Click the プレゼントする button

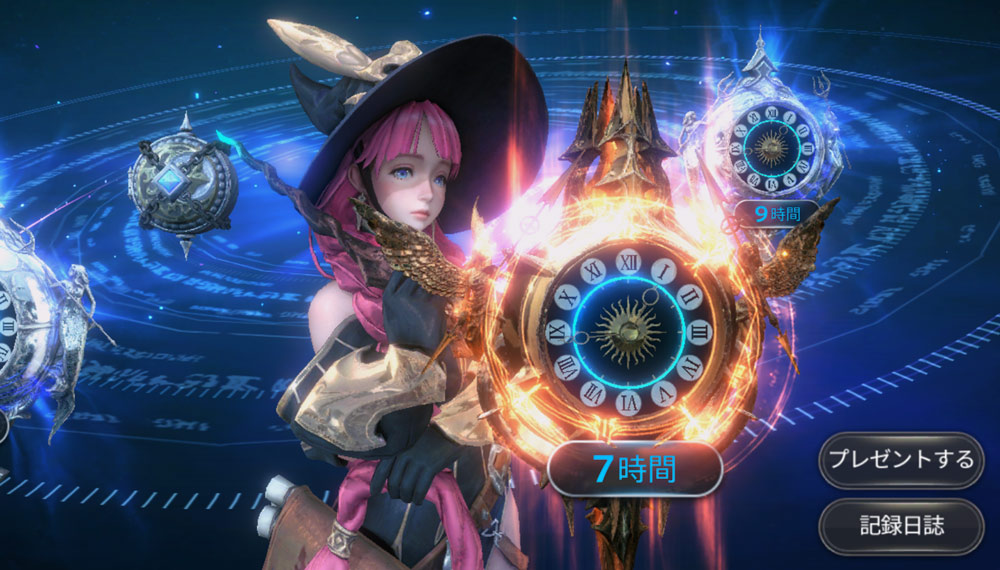[898, 460]
